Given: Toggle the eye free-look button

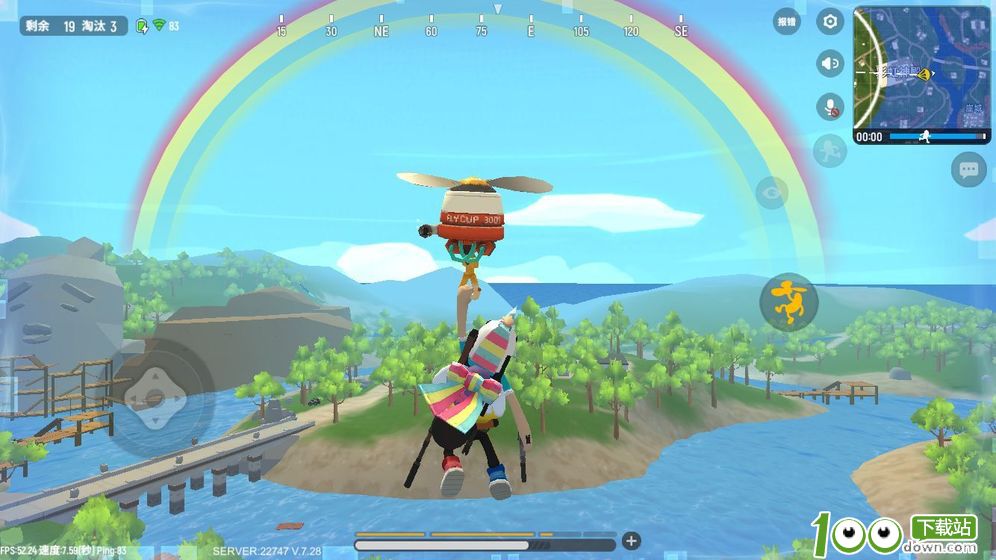Looking at the screenshot, I should tap(771, 192).
